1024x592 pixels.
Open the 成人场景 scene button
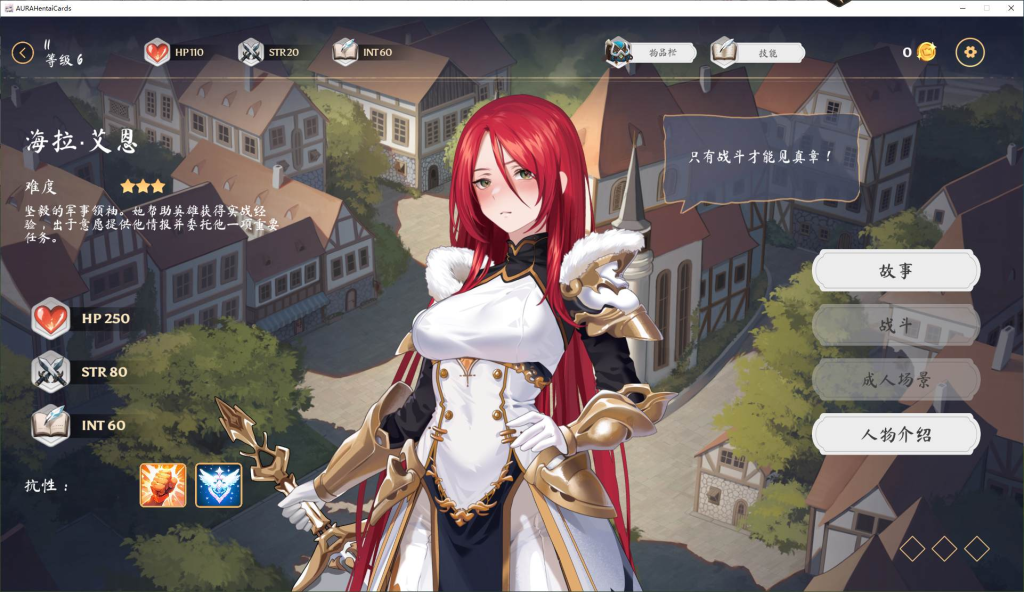pyautogui.click(x=895, y=380)
